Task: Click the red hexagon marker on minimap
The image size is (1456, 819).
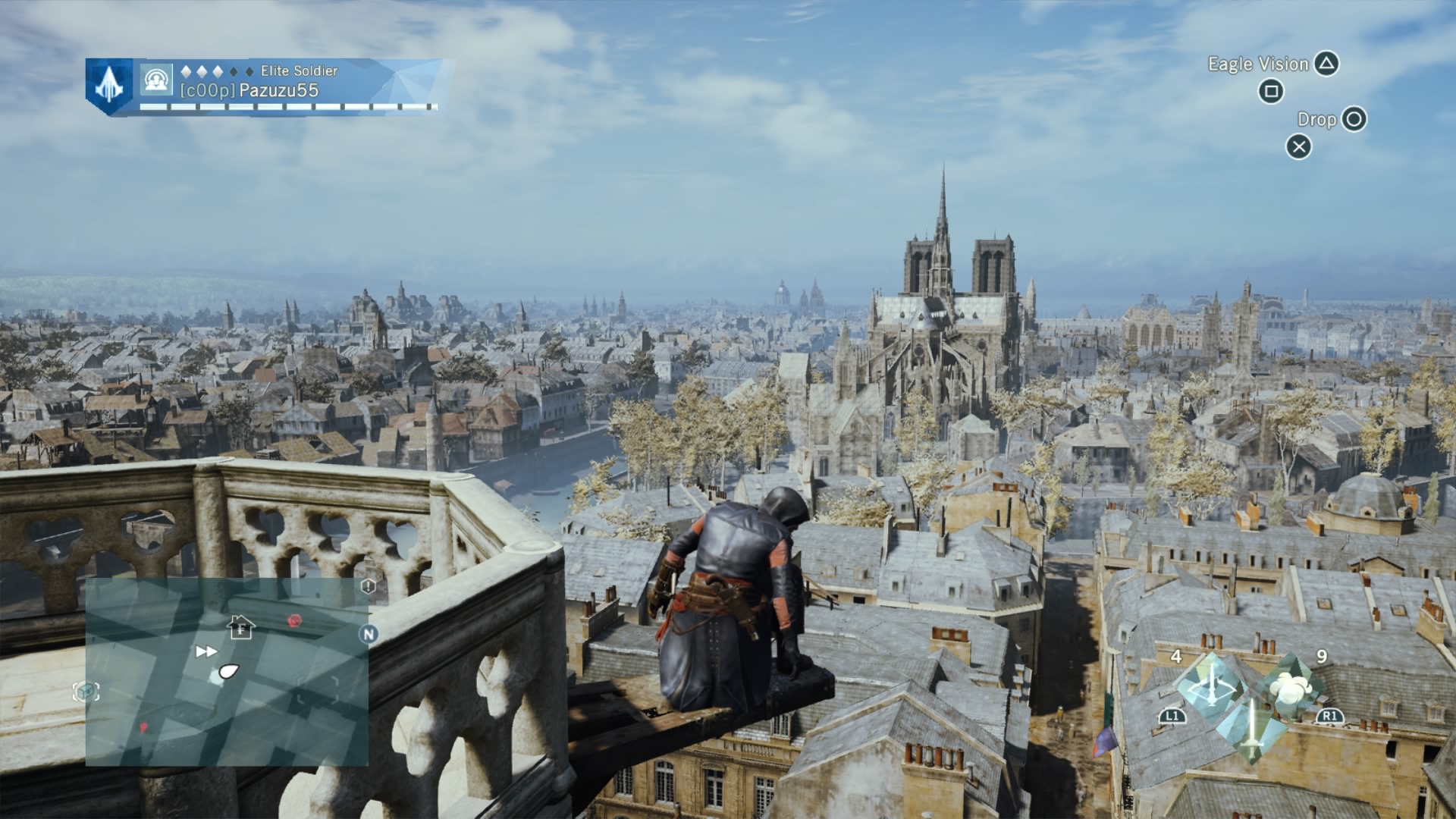Action: [295, 620]
